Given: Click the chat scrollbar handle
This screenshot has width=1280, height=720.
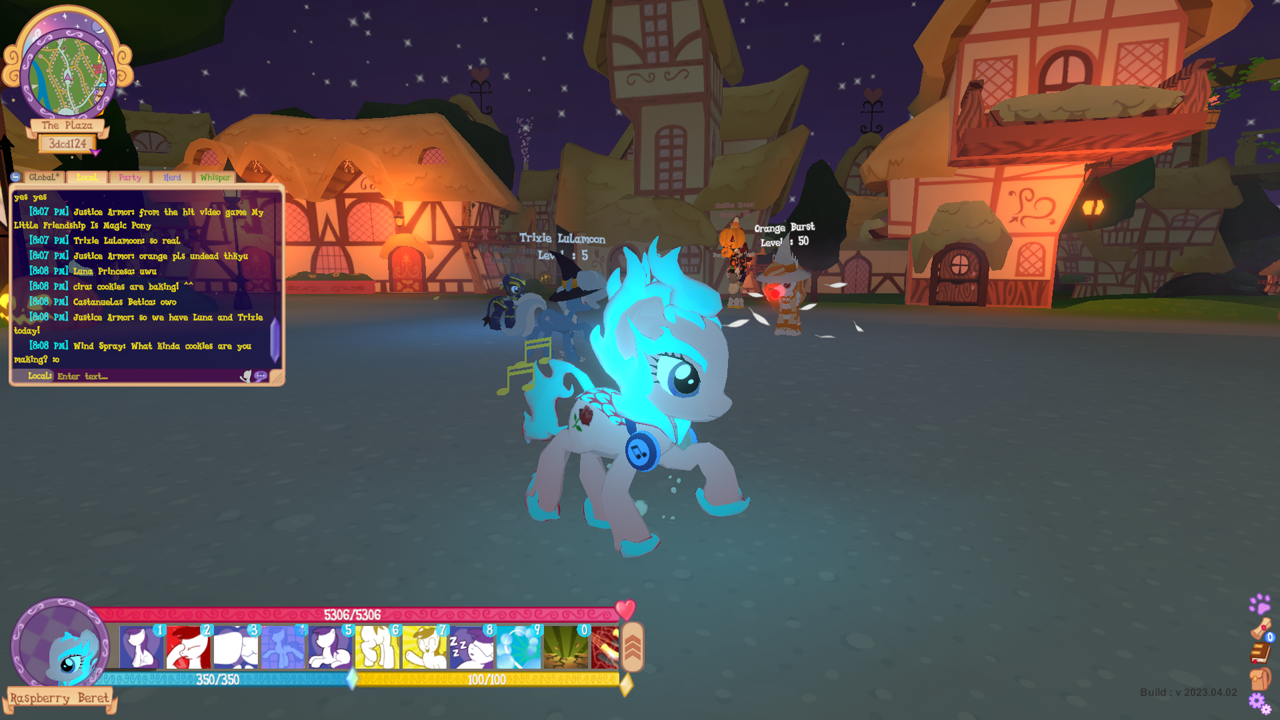Looking at the screenshot, I should [275, 340].
